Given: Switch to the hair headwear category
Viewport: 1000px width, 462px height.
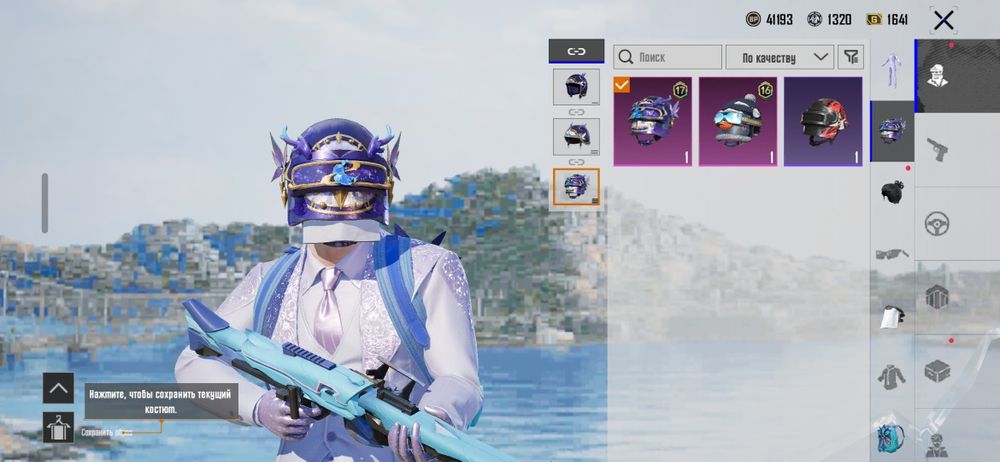Looking at the screenshot, I should pos(892,190).
